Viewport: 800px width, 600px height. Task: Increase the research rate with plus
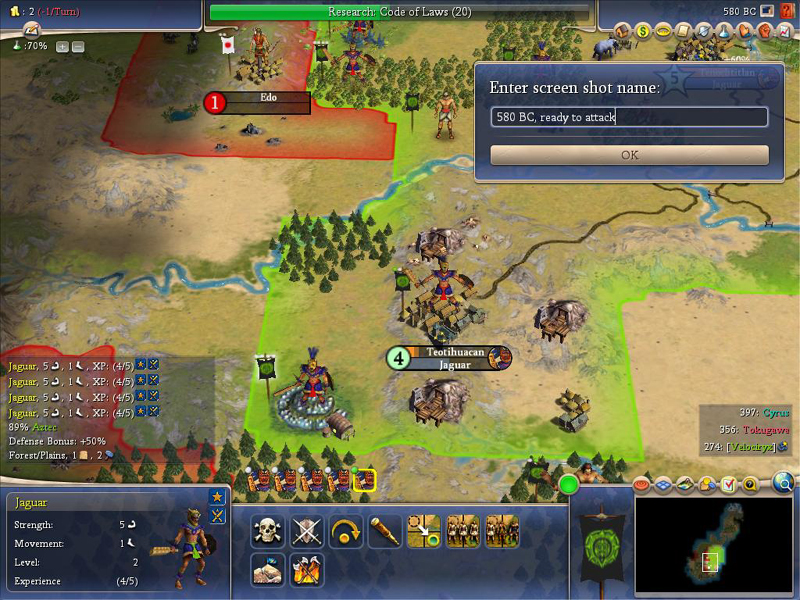(62, 46)
